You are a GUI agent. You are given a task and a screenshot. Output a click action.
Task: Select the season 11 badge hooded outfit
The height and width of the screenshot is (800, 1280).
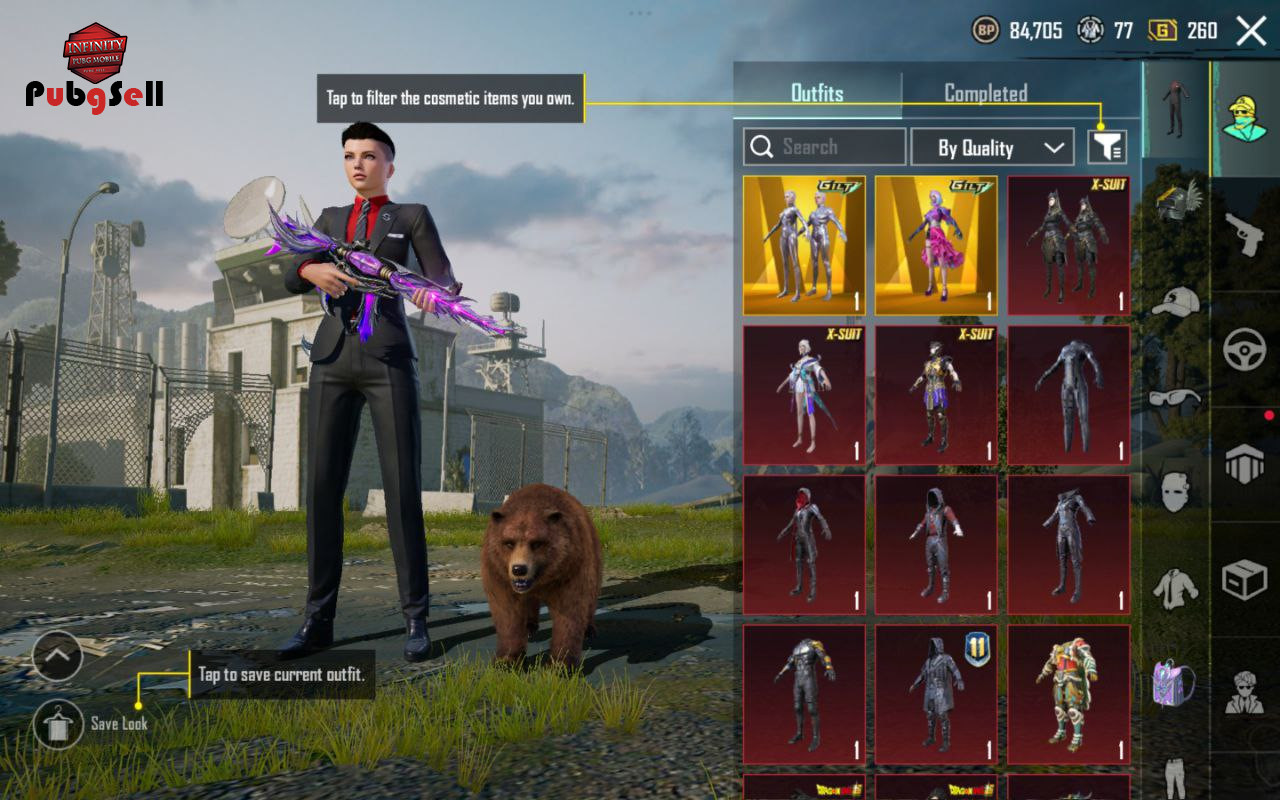pyautogui.click(x=936, y=695)
